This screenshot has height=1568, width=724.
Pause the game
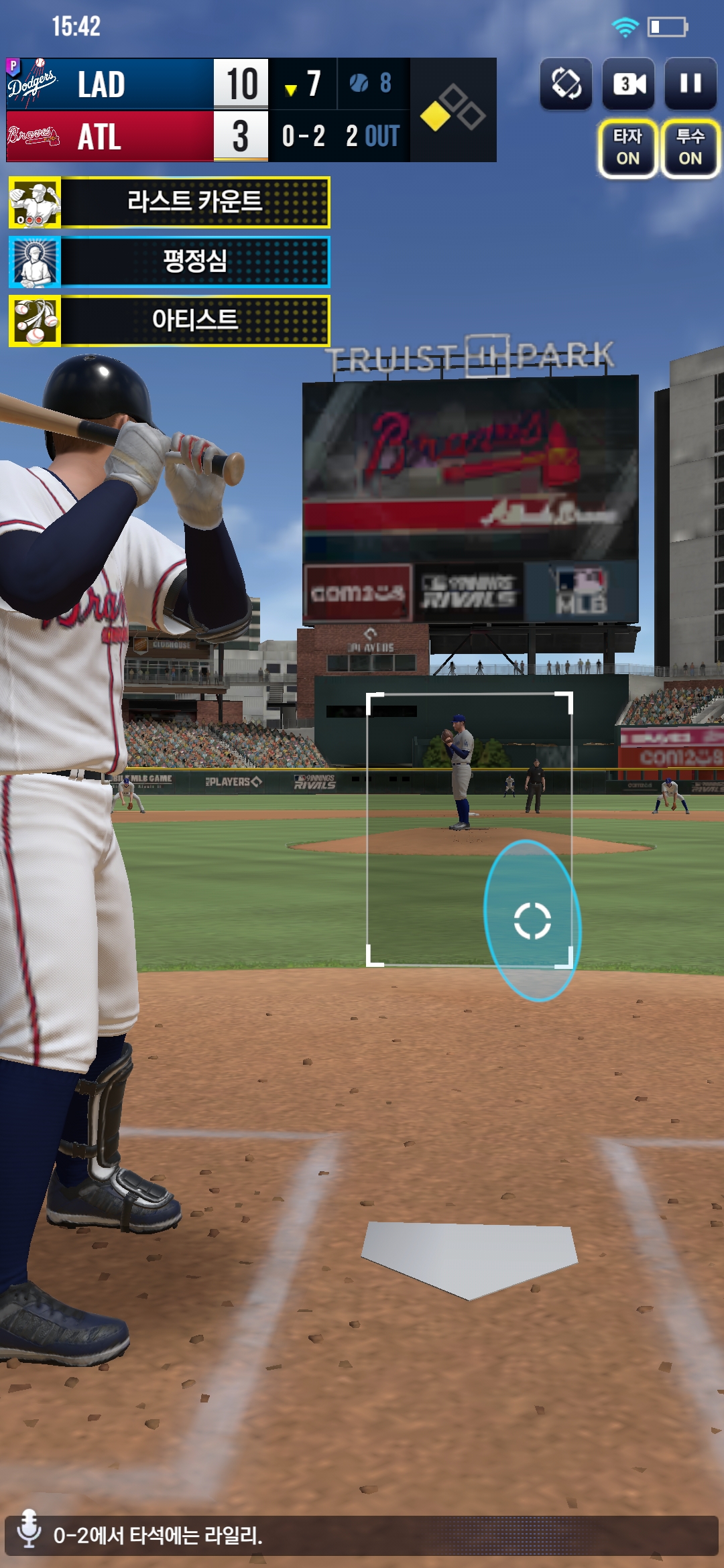(690, 84)
